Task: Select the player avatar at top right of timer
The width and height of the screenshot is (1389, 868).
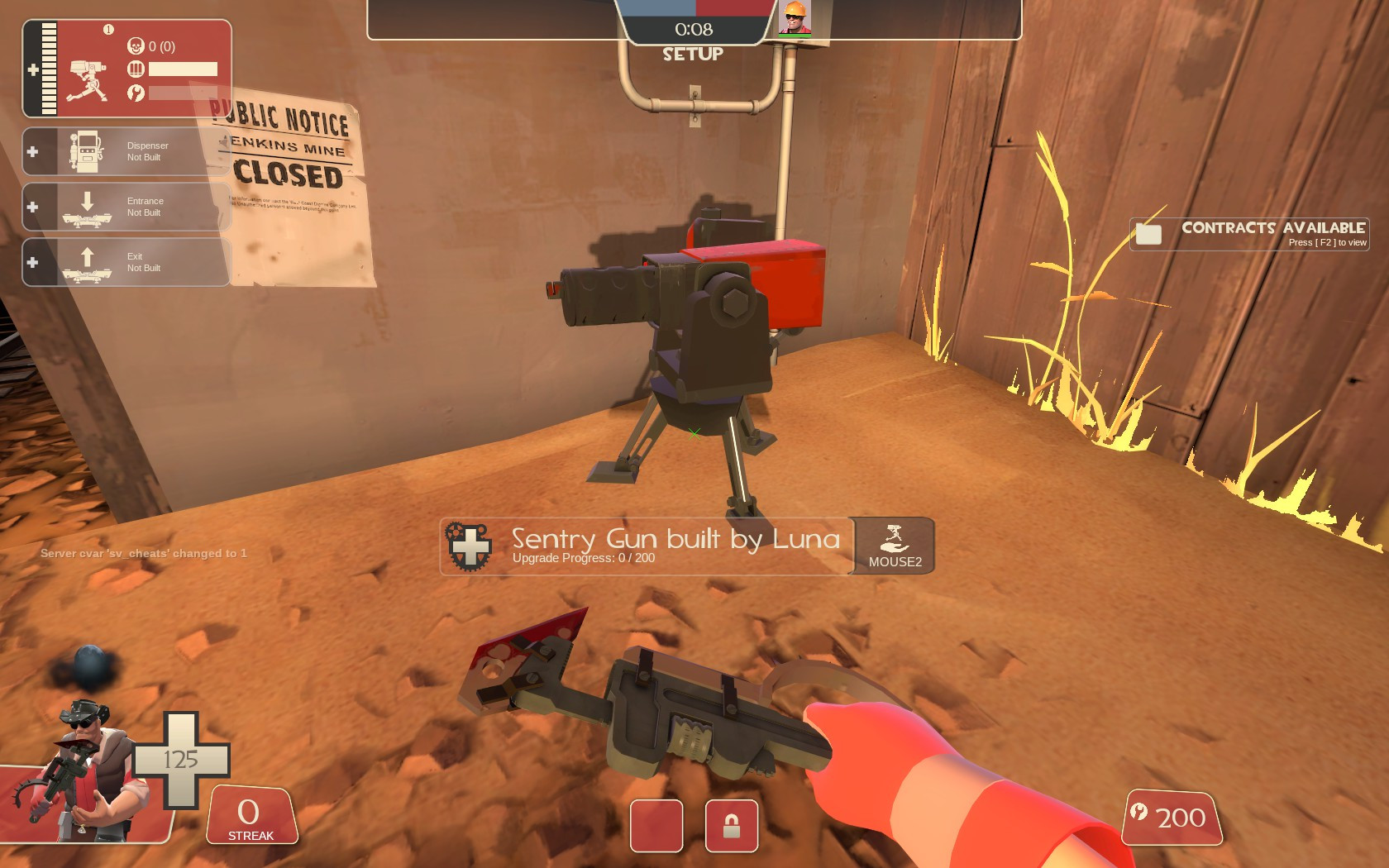Action: pyautogui.click(x=796, y=18)
